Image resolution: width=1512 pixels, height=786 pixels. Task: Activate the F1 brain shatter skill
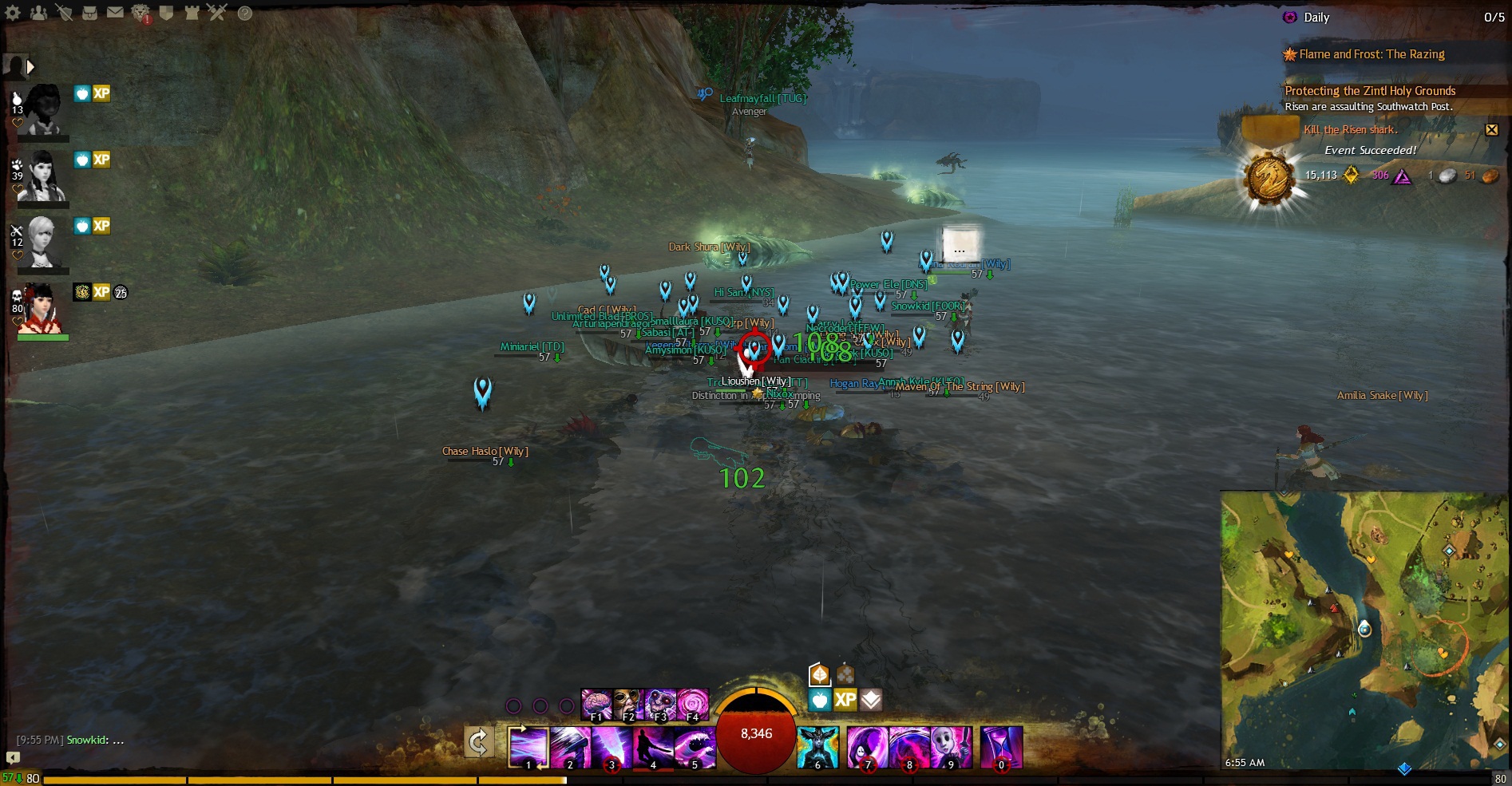pos(596,705)
